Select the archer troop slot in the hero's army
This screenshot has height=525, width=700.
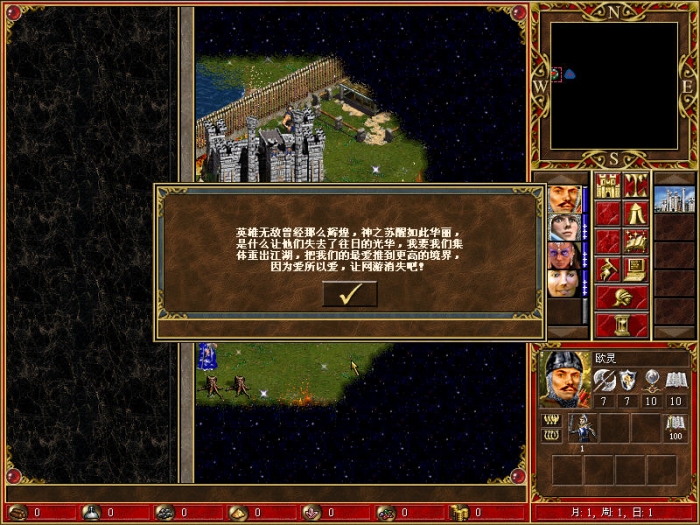tap(584, 427)
